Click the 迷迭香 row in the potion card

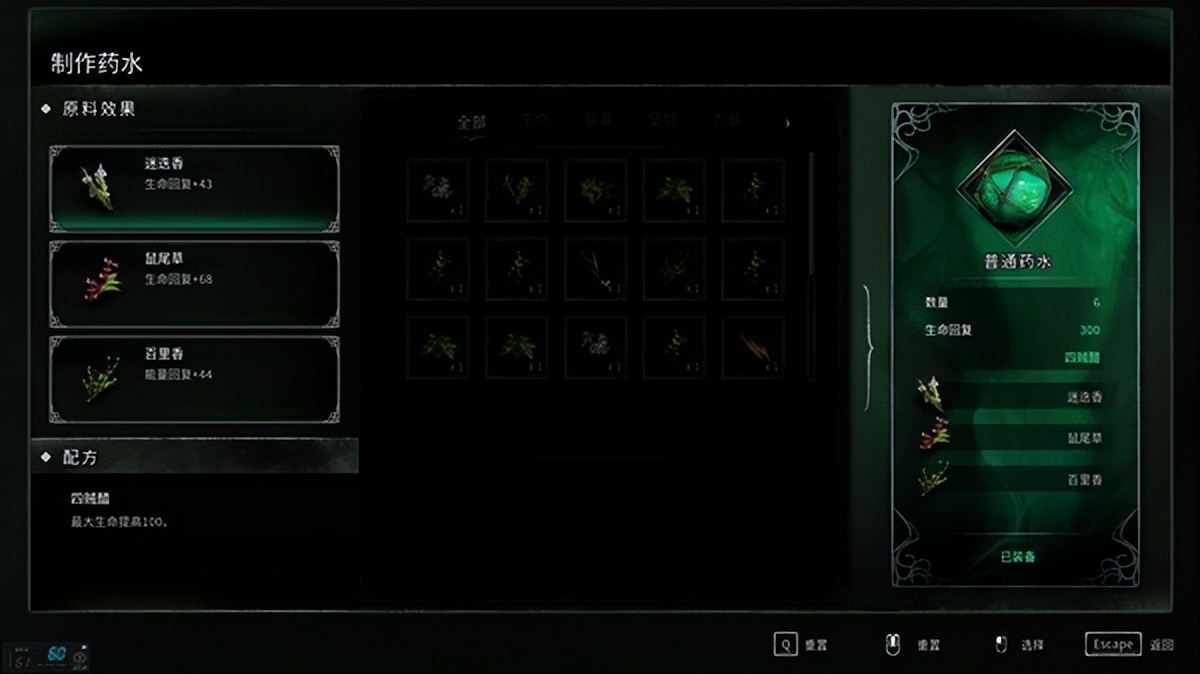(x=1014, y=396)
